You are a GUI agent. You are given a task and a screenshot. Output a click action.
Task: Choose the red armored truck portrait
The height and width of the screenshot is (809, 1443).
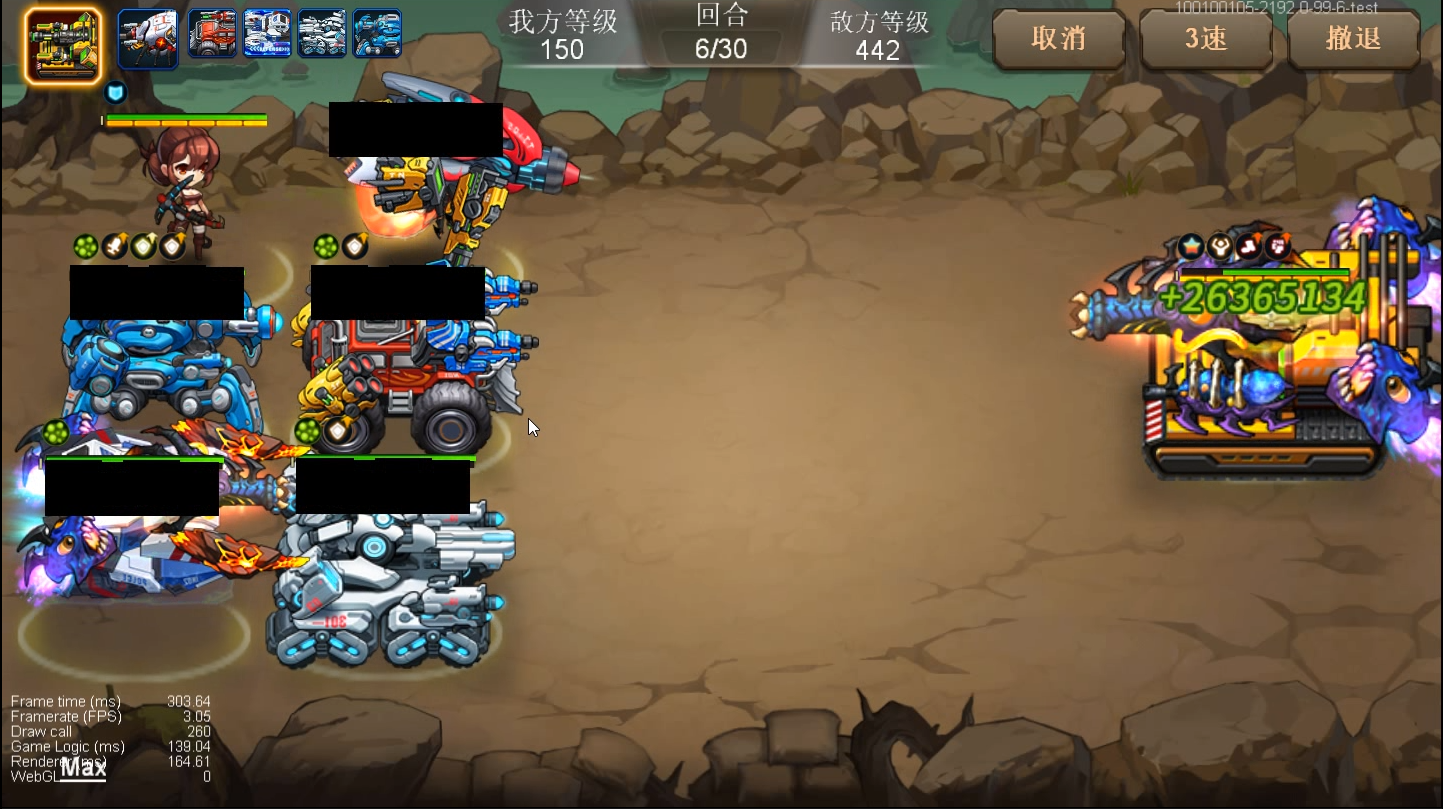click(x=213, y=34)
